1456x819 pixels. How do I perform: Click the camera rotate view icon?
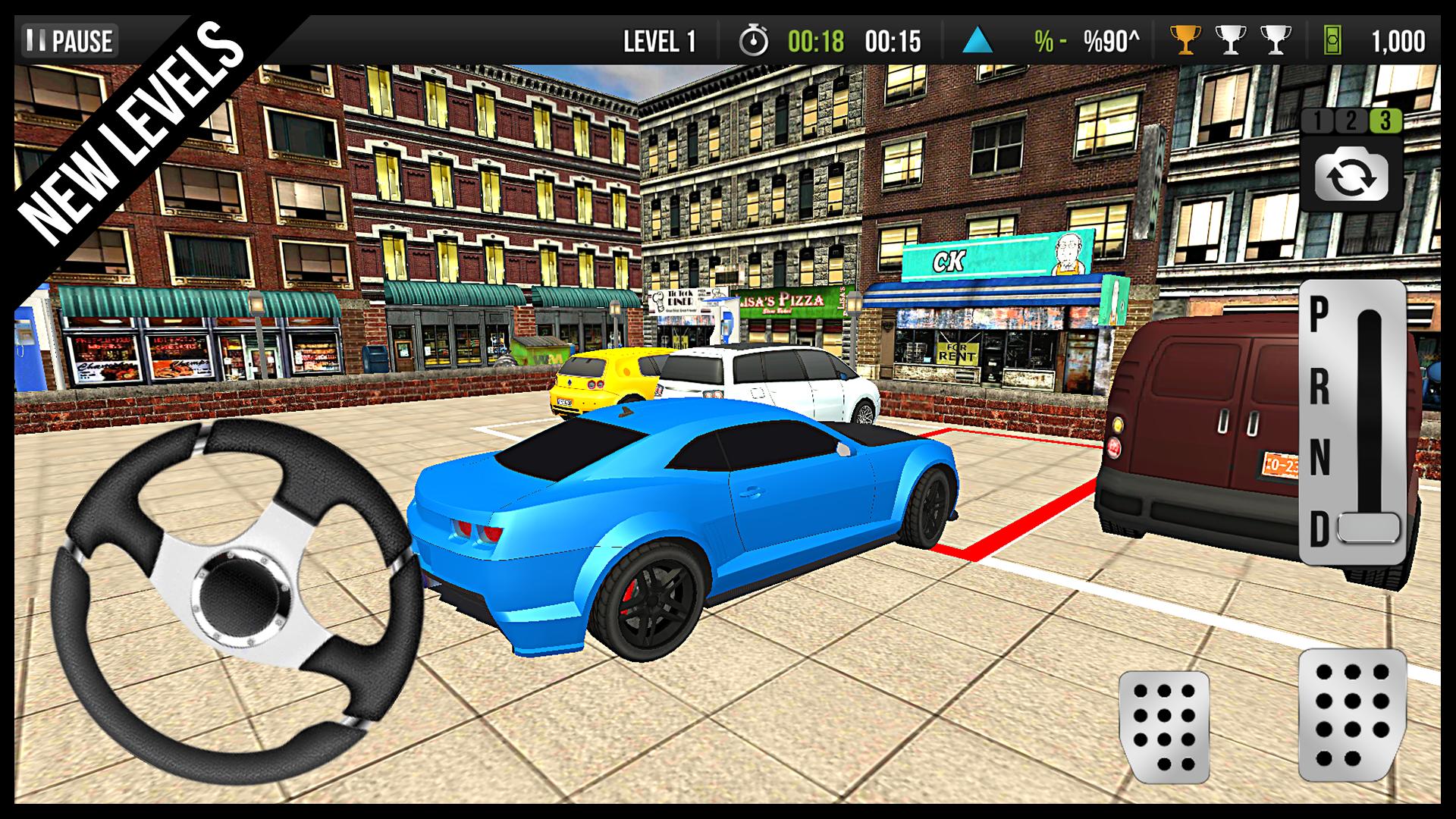click(1352, 174)
